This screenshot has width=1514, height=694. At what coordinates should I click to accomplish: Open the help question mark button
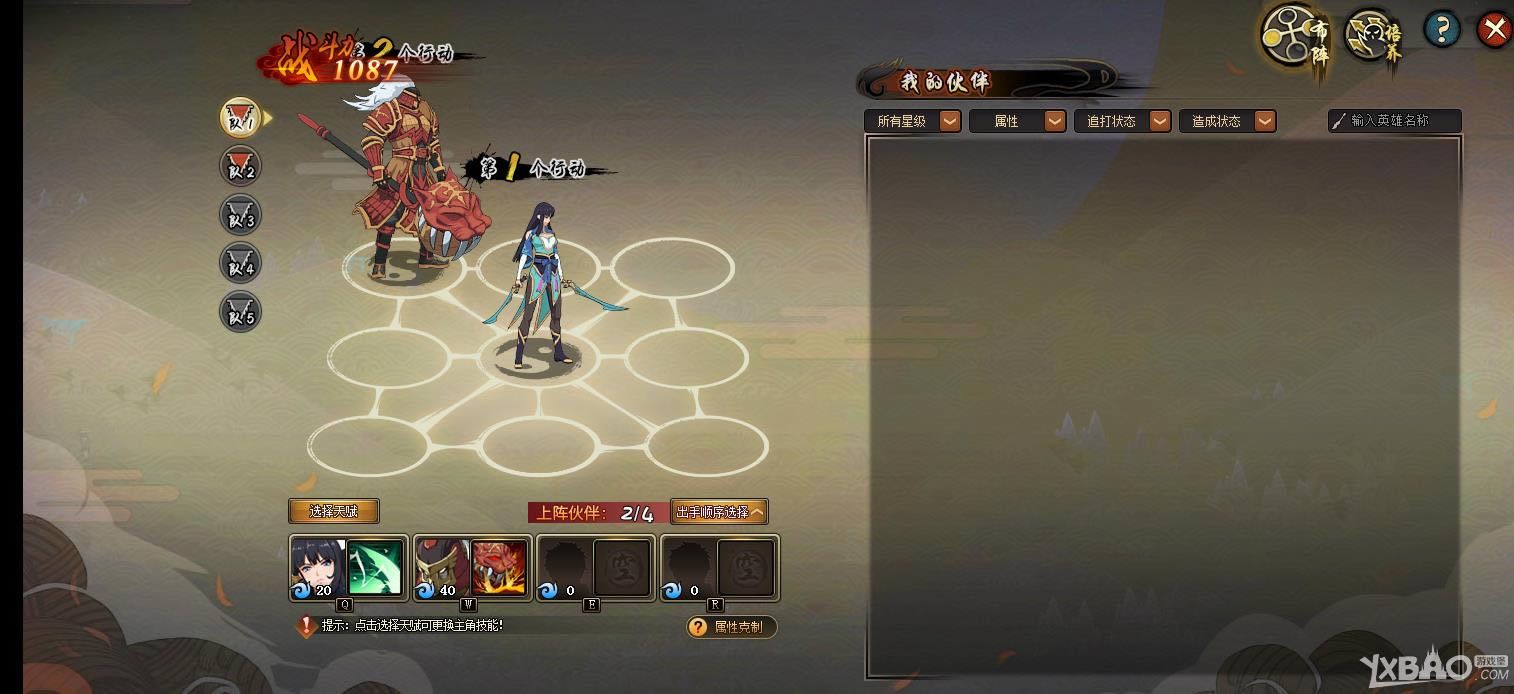[x=1441, y=30]
